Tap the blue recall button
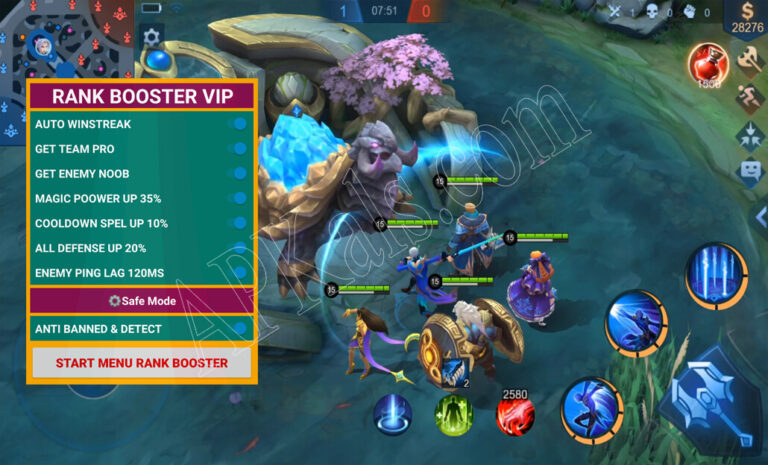The height and width of the screenshot is (465, 768). [x=392, y=414]
